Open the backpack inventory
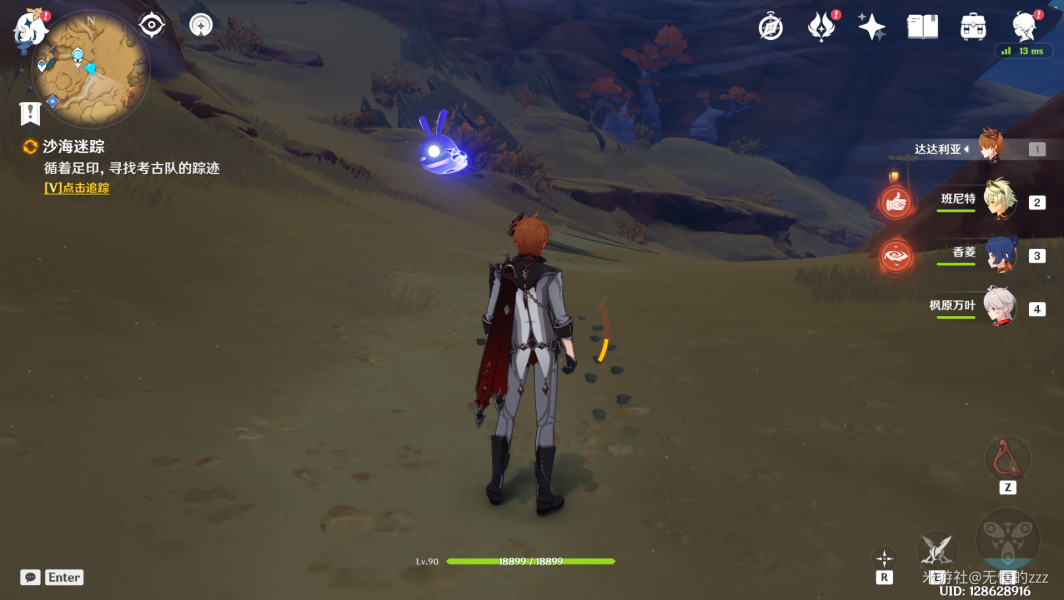 [972, 27]
